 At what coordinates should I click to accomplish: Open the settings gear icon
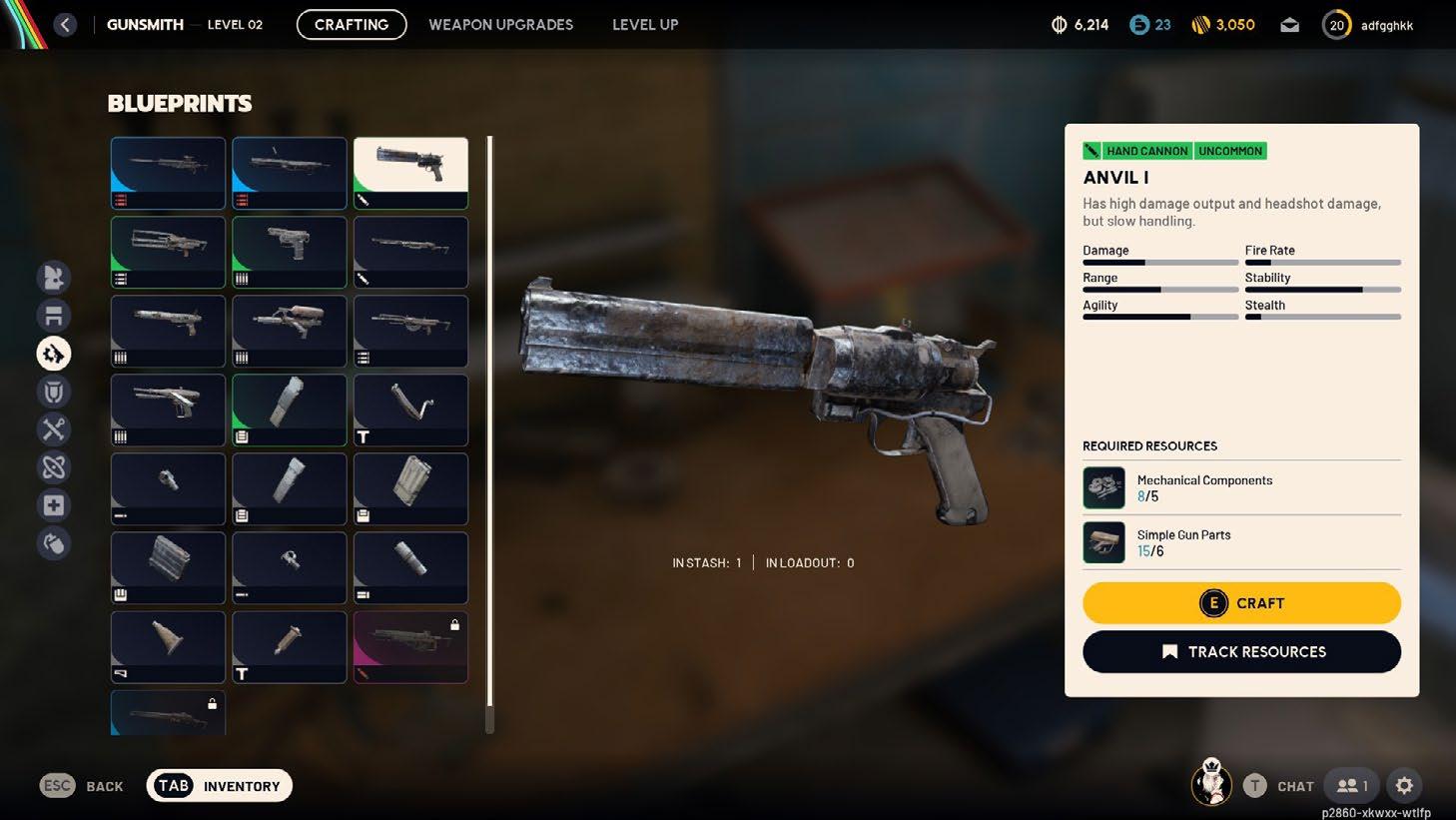click(x=1404, y=786)
